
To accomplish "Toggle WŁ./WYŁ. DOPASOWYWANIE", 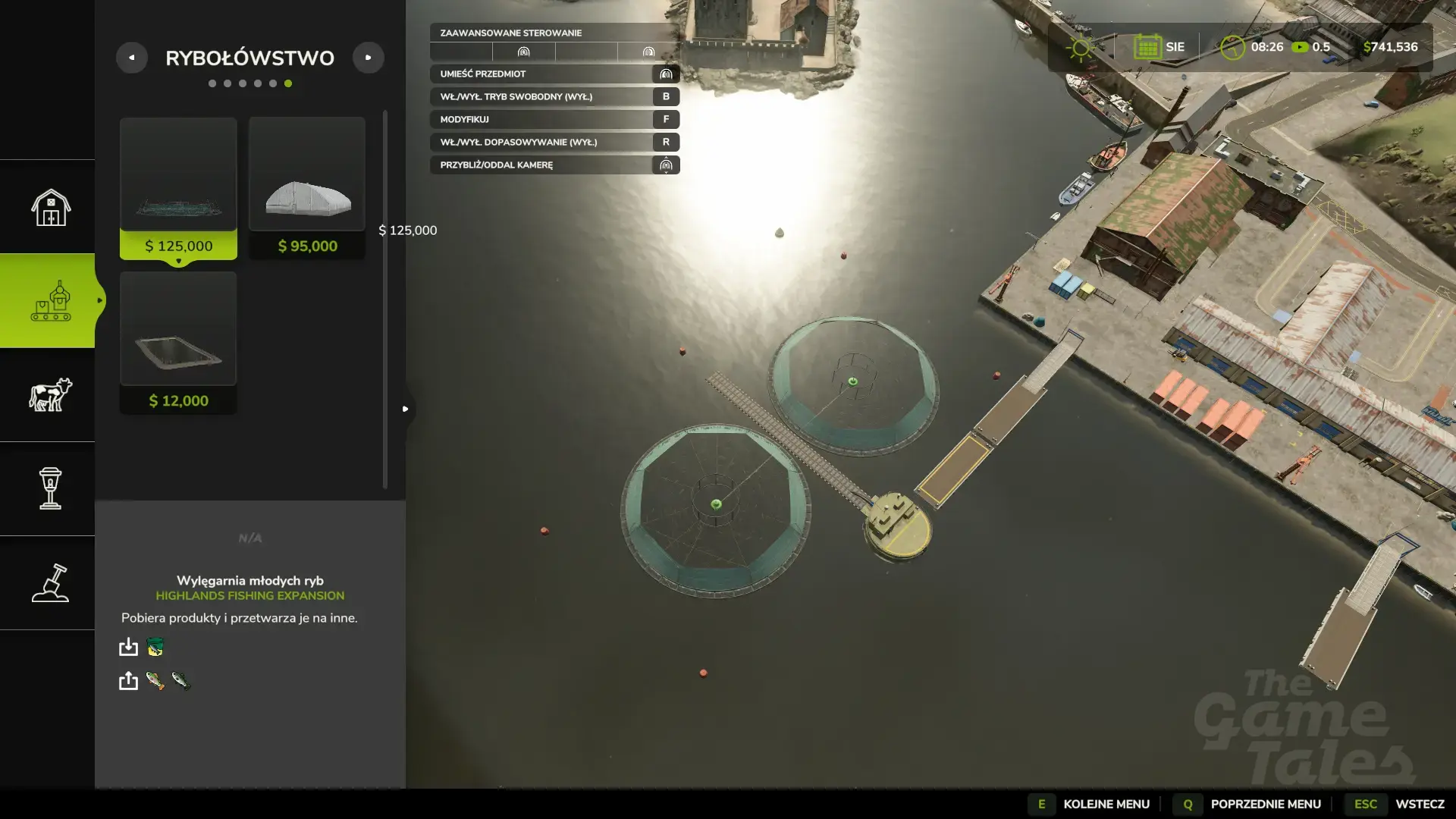I will click(554, 142).
